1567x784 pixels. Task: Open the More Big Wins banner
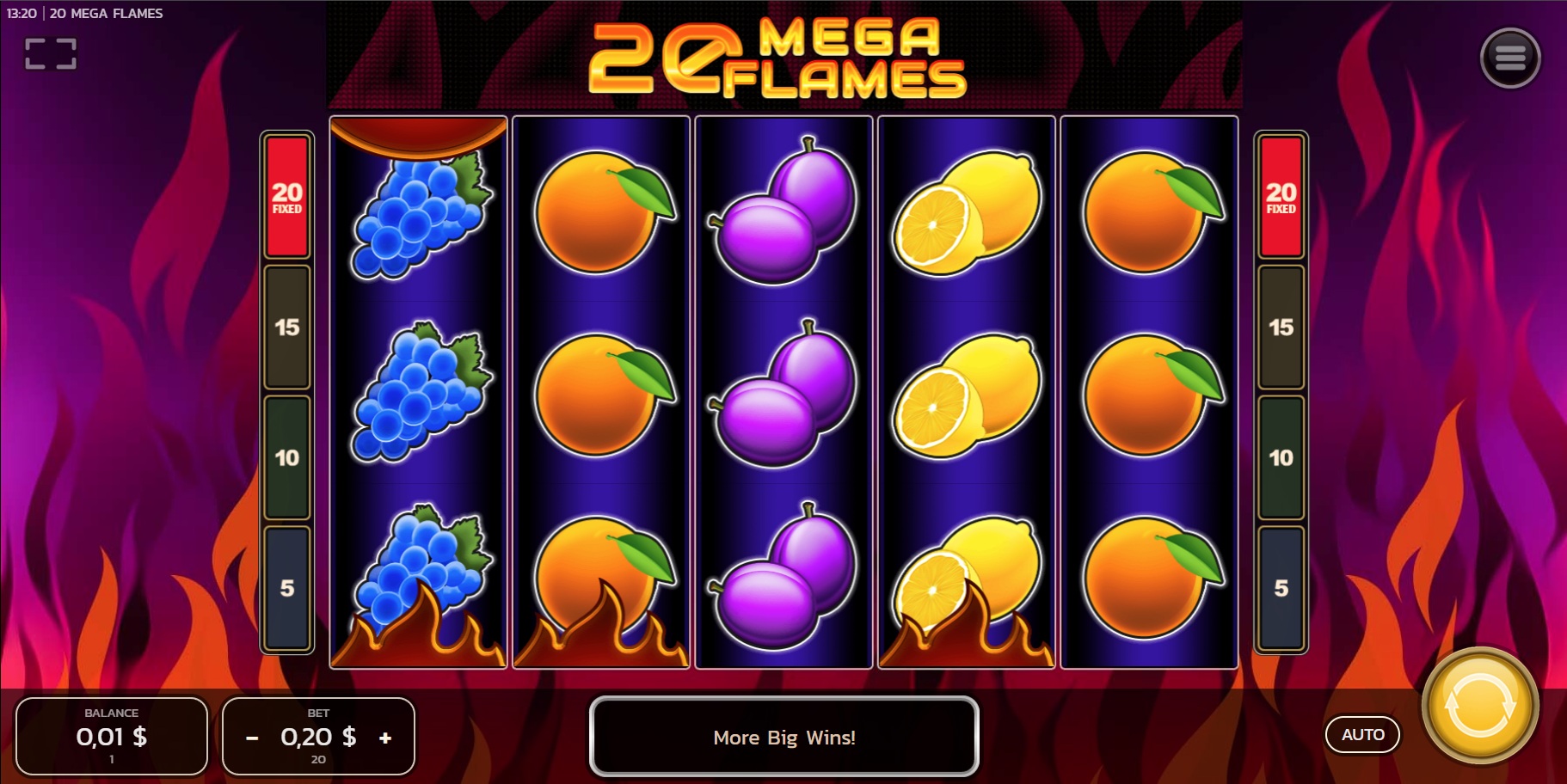point(783,738)
